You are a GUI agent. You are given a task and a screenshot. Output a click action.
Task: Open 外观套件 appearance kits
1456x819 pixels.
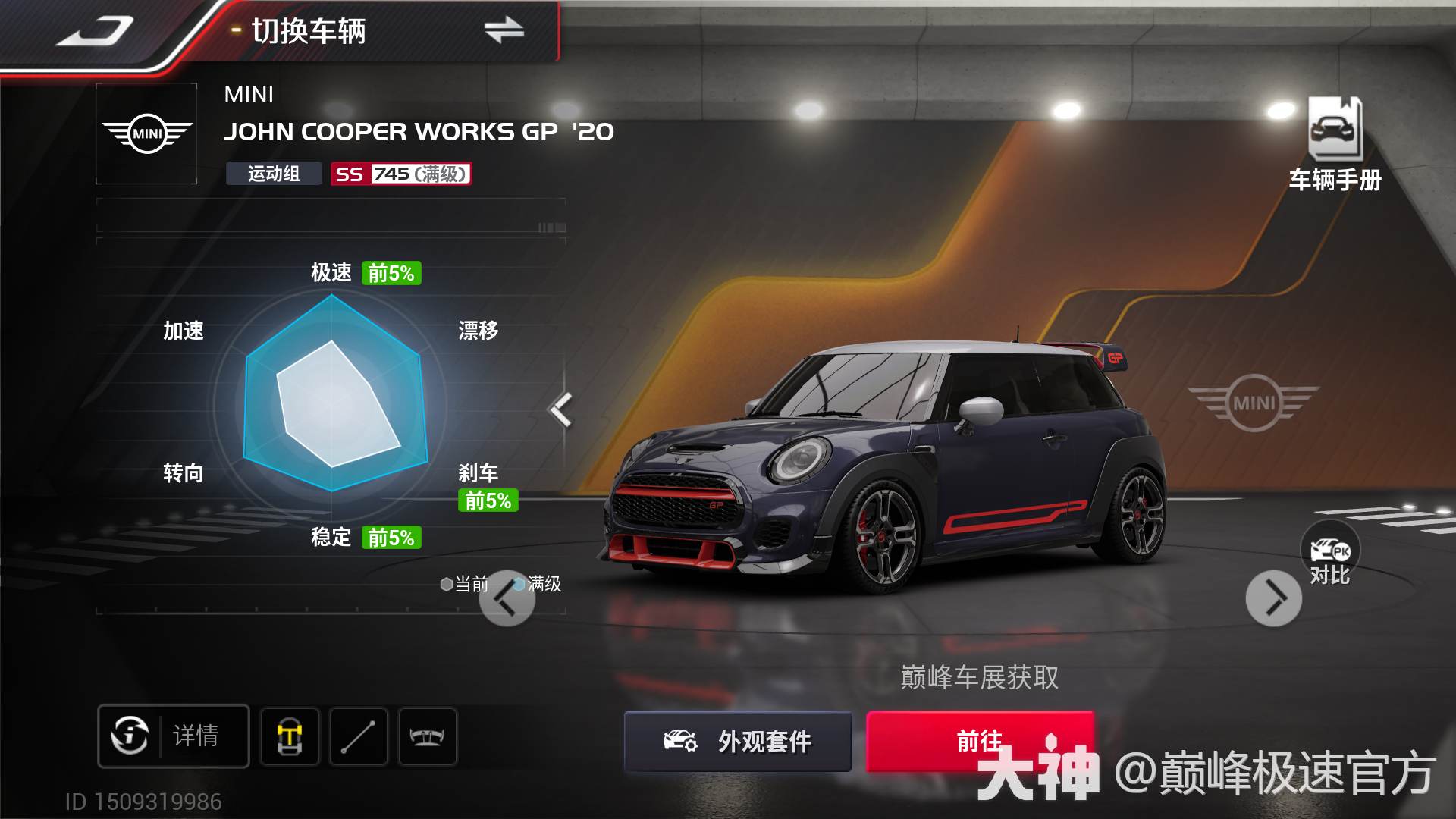point(738,741)
